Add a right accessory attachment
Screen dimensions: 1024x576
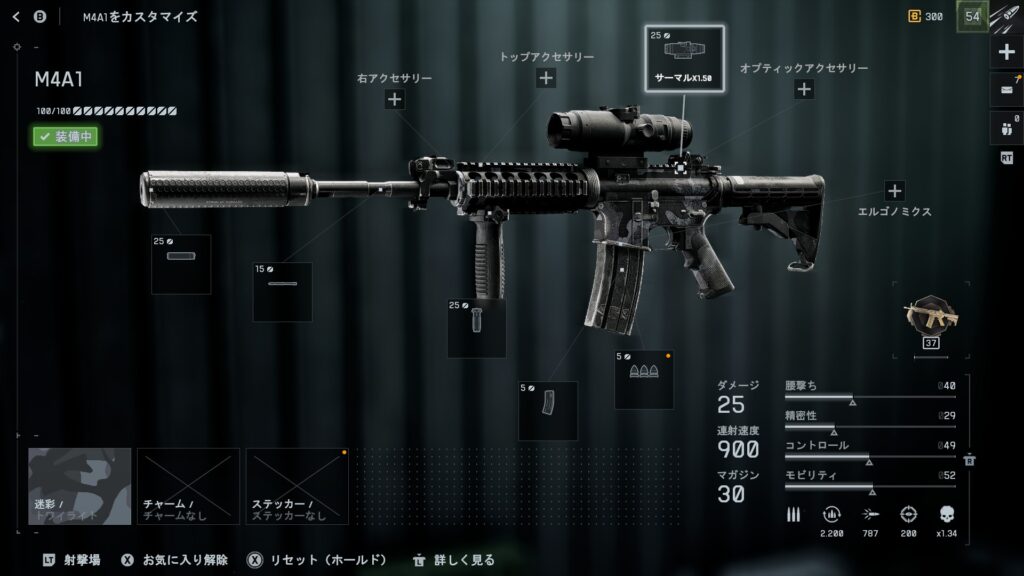pos(394,98)
